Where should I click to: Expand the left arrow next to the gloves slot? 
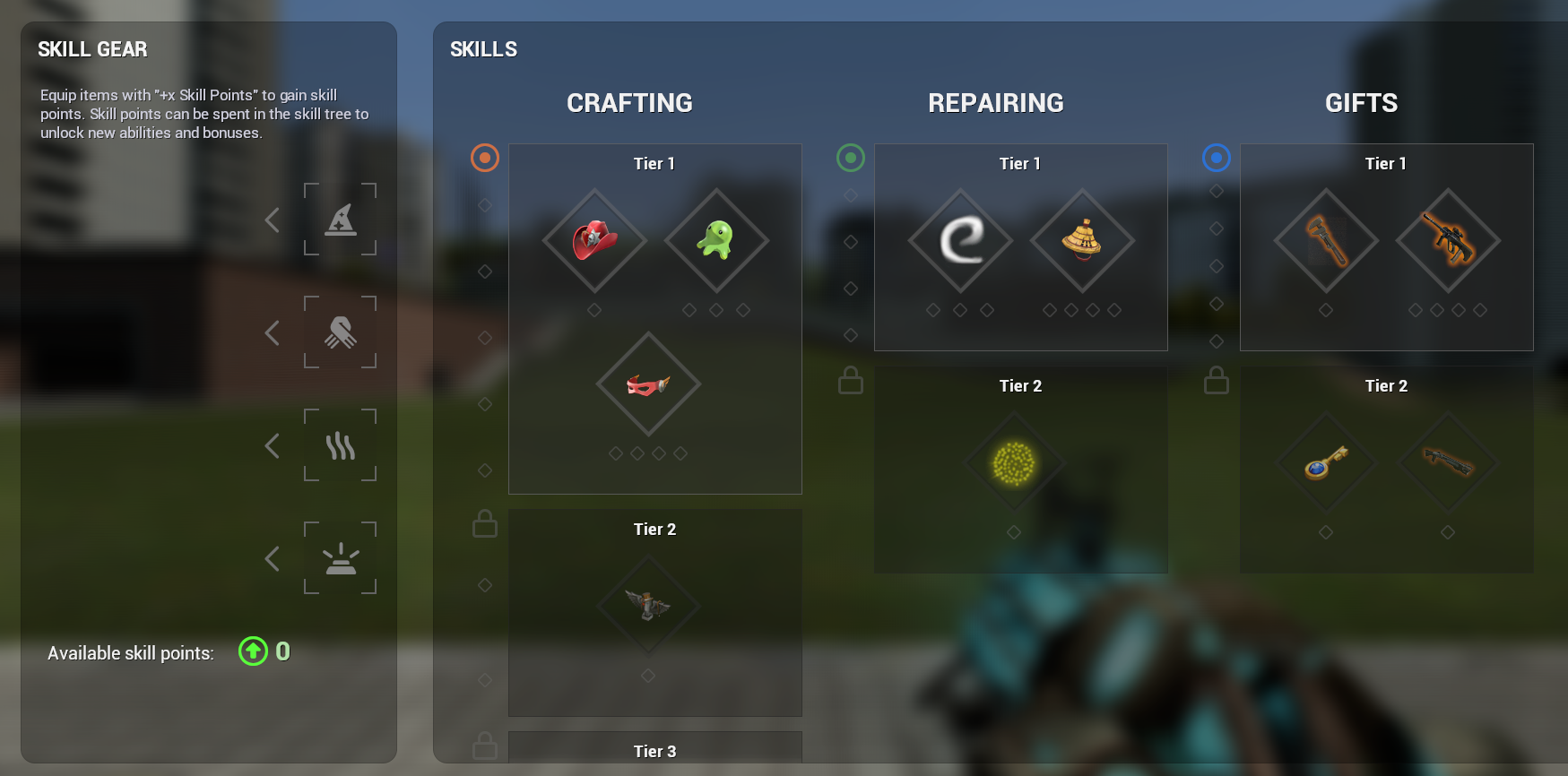pyautogui.click(x=272, y=332)
